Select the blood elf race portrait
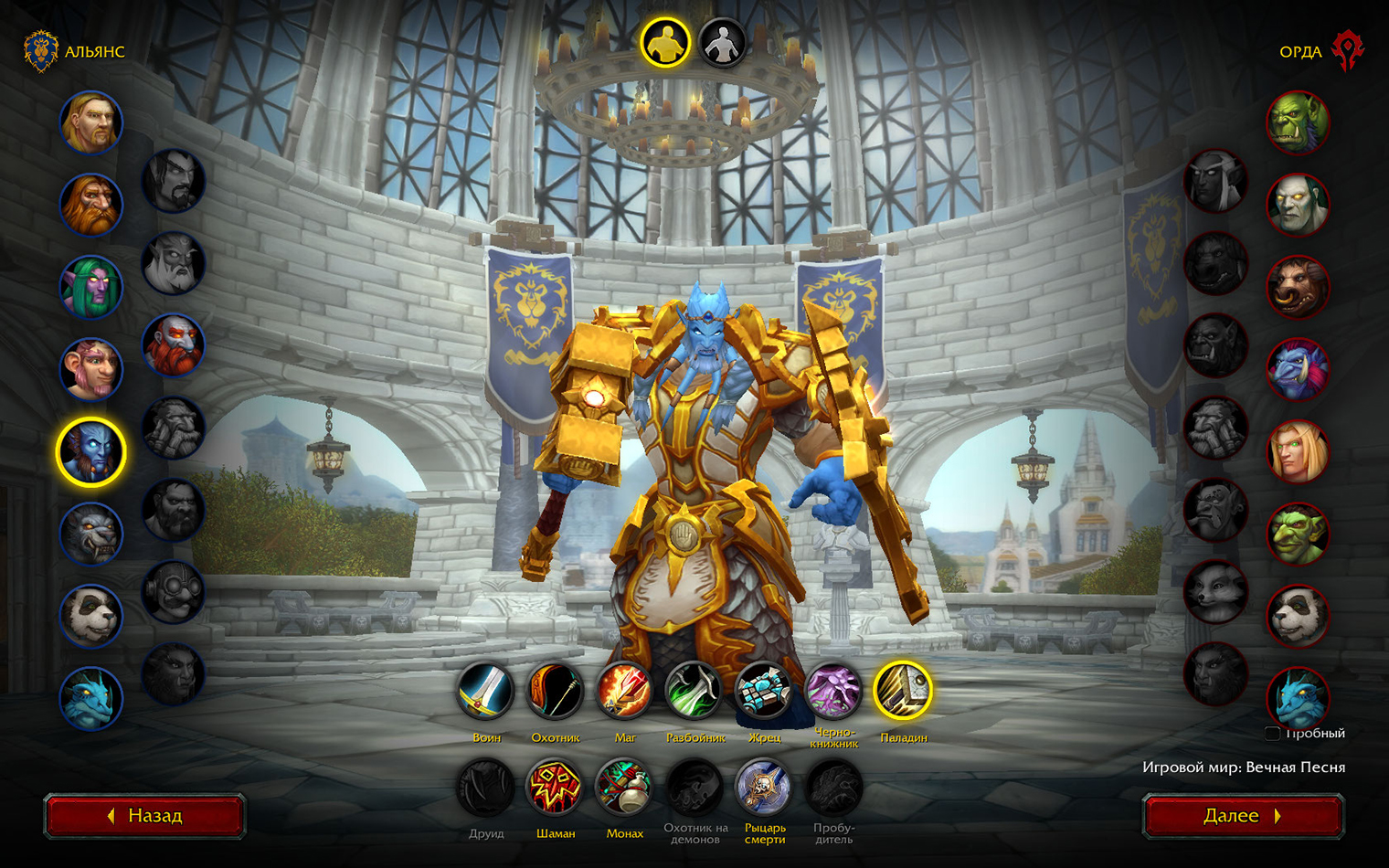This screenshot has width=1389, height=868. [x=1298, y=452]
